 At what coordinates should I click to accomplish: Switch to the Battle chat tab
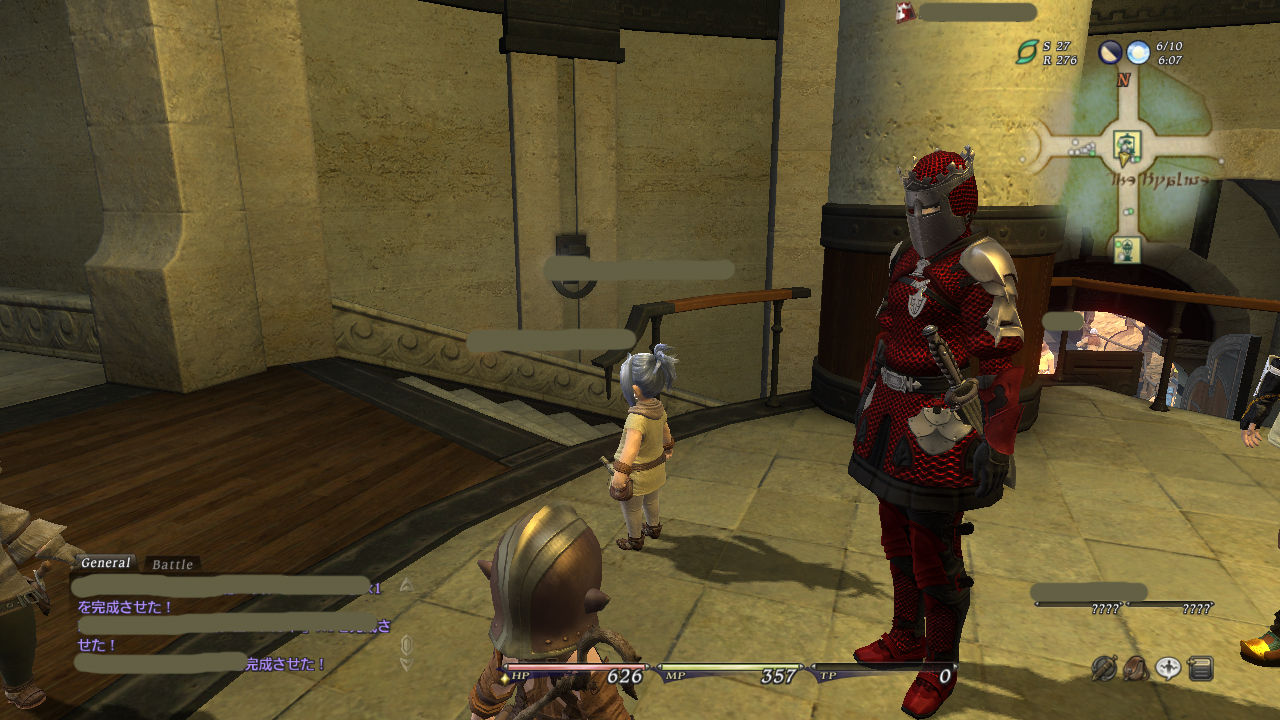pyautogui.click(x=172, y=565)
